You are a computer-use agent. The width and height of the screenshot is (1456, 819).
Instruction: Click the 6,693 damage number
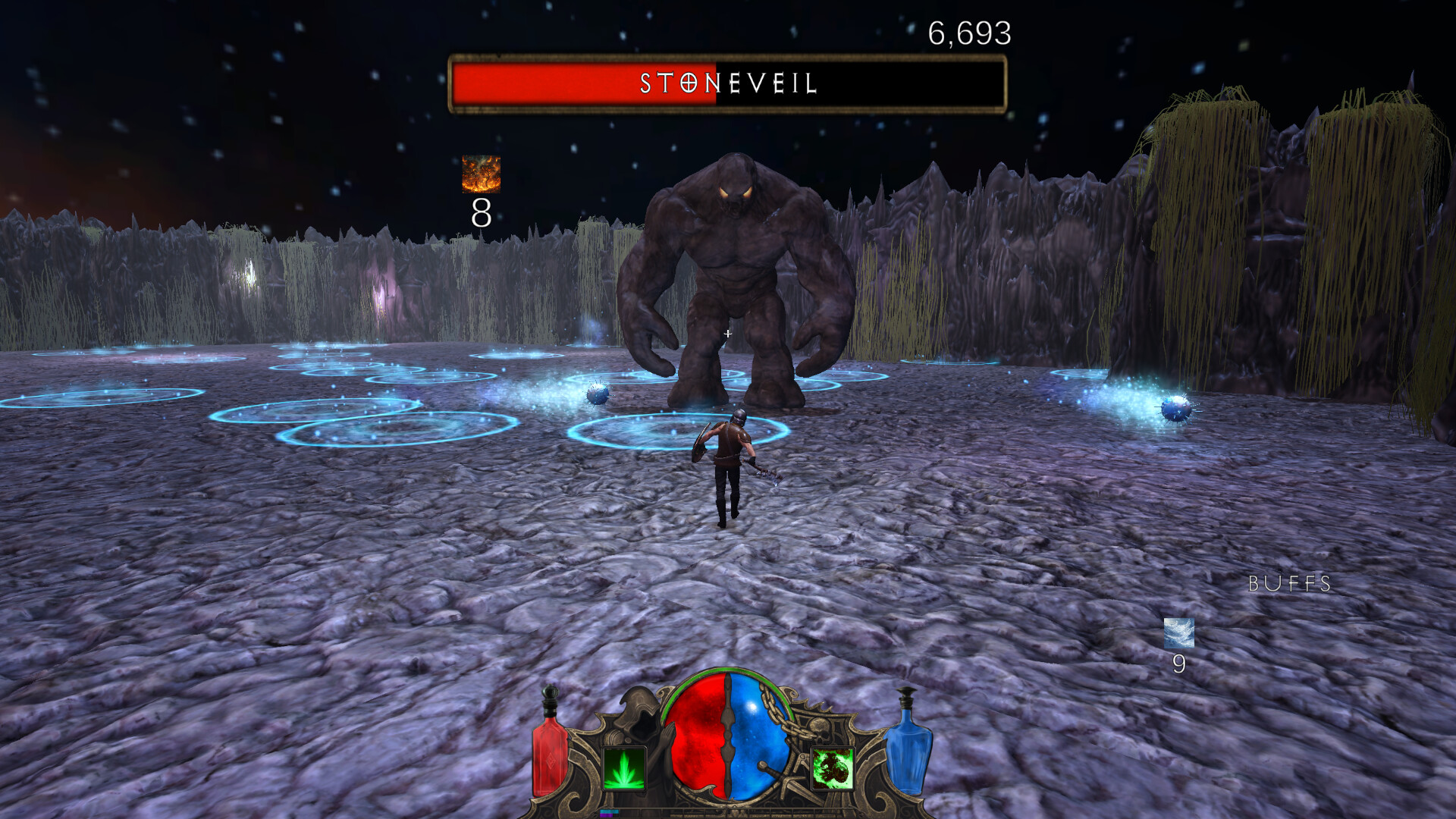coord(970,33)
